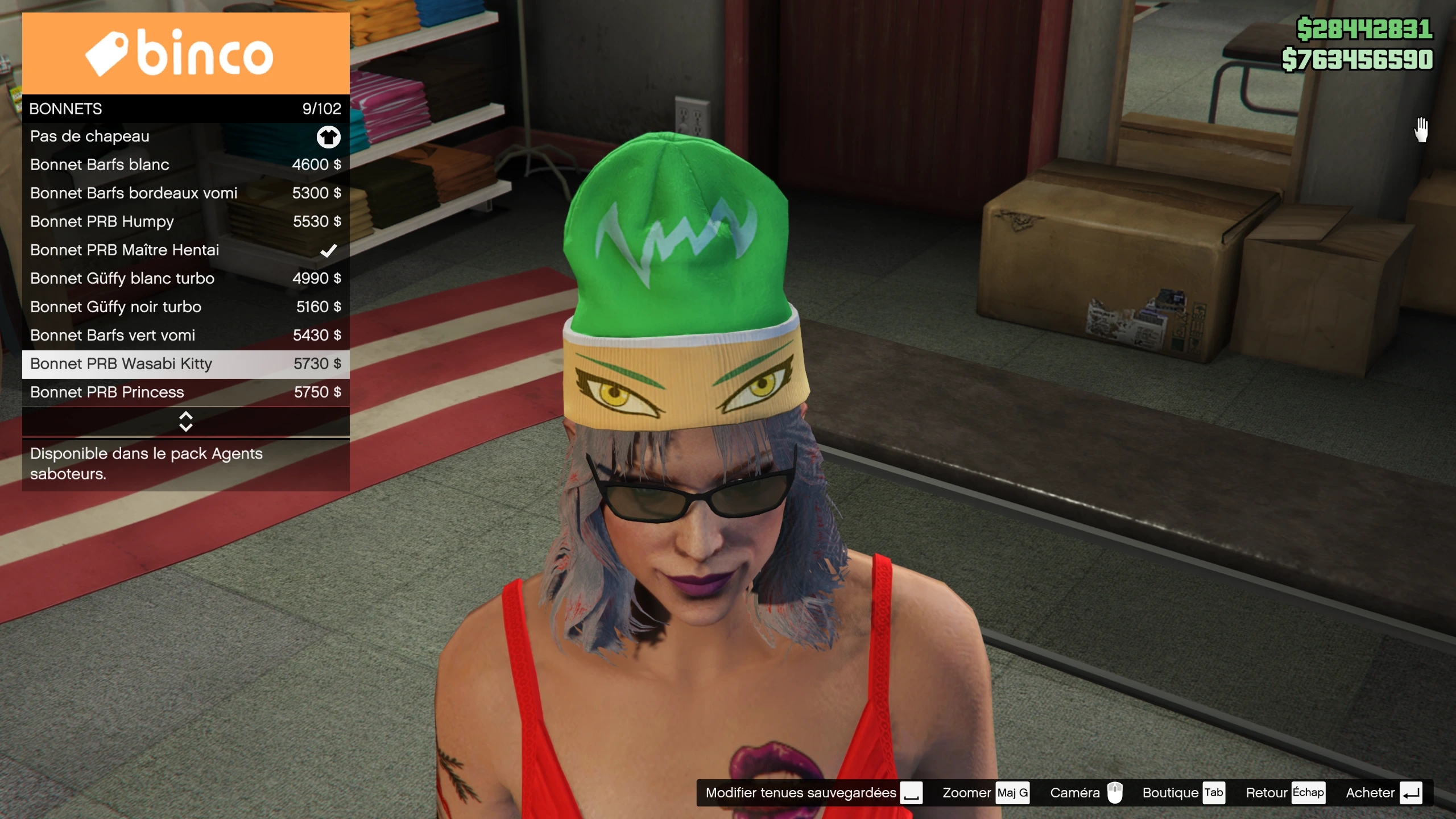
Task: Click Acheter to buy the hat
Action: (1383, 793)
